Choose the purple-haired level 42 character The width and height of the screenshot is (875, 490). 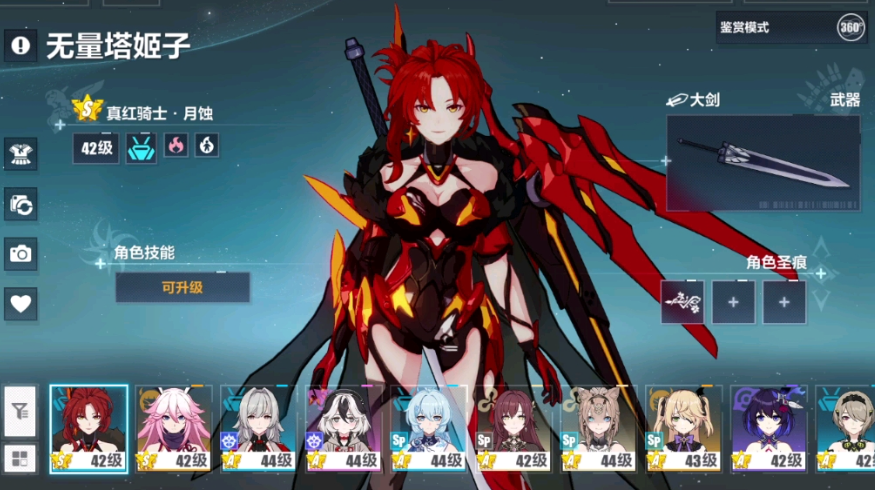point(768,428)
